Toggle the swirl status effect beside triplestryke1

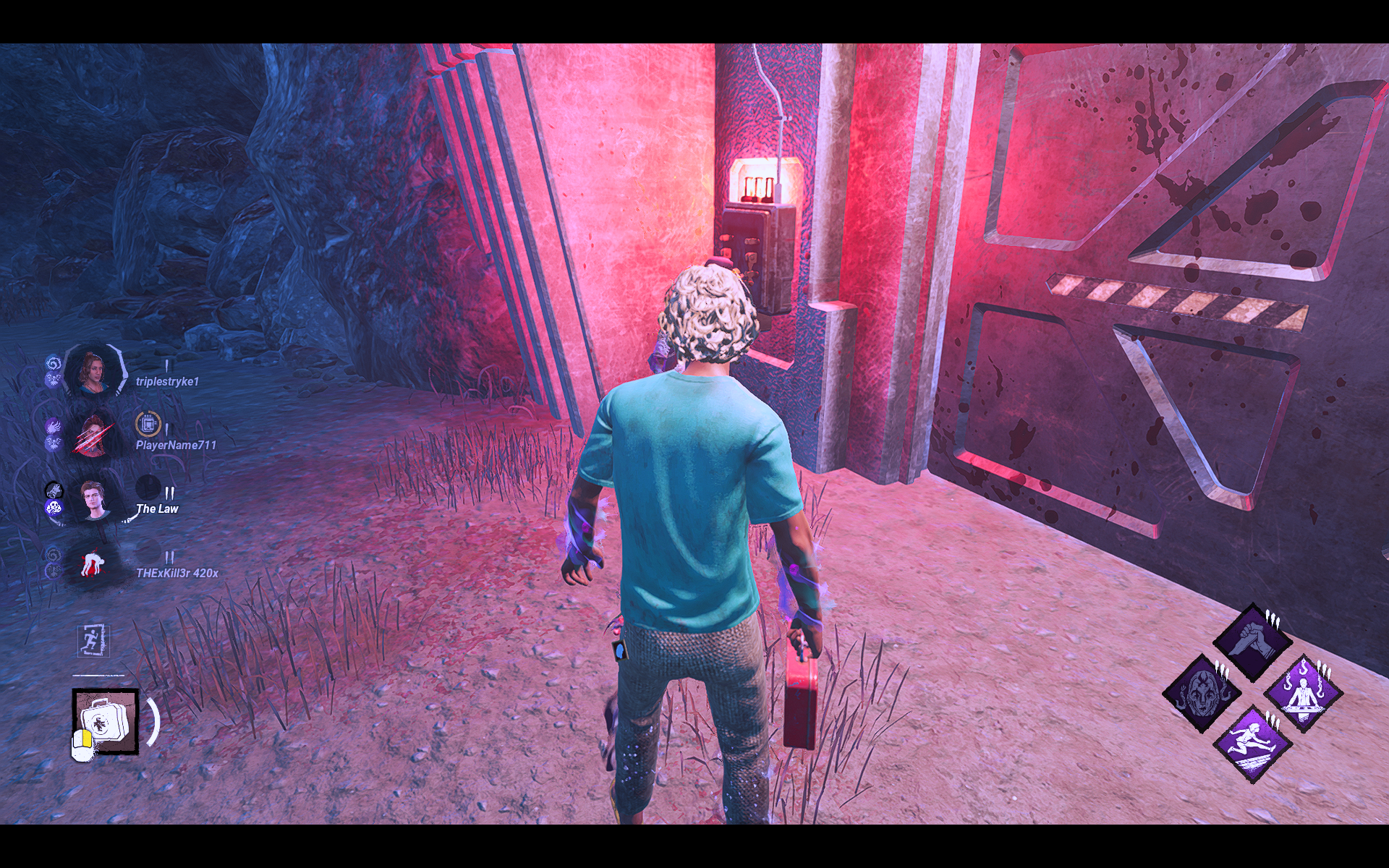click(54, 362)
